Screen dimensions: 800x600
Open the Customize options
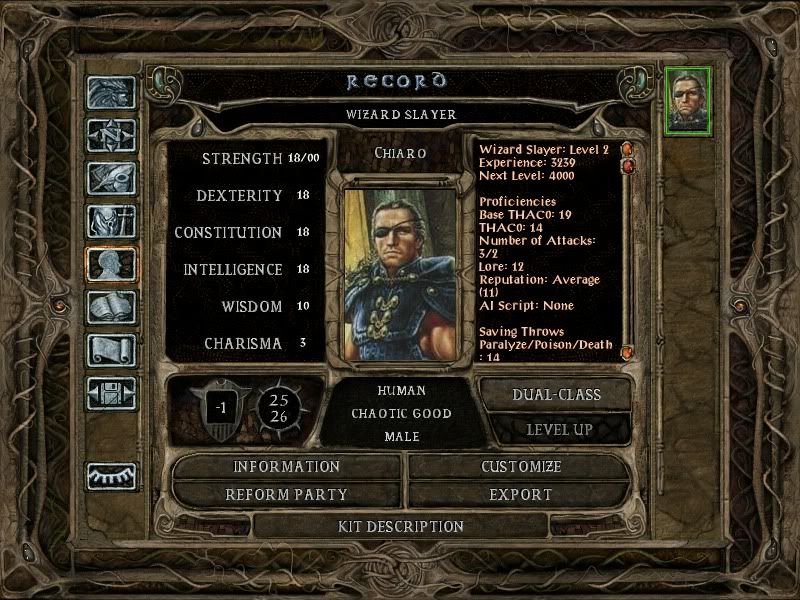(521, 466)
